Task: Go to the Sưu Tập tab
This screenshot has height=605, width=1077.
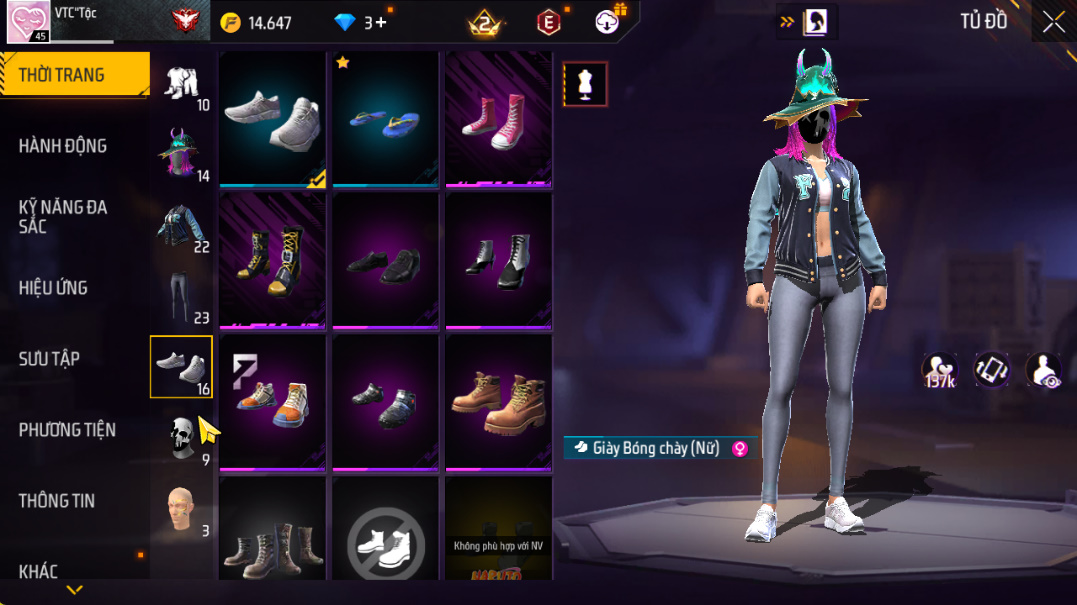Action: [x=49, y=359]
